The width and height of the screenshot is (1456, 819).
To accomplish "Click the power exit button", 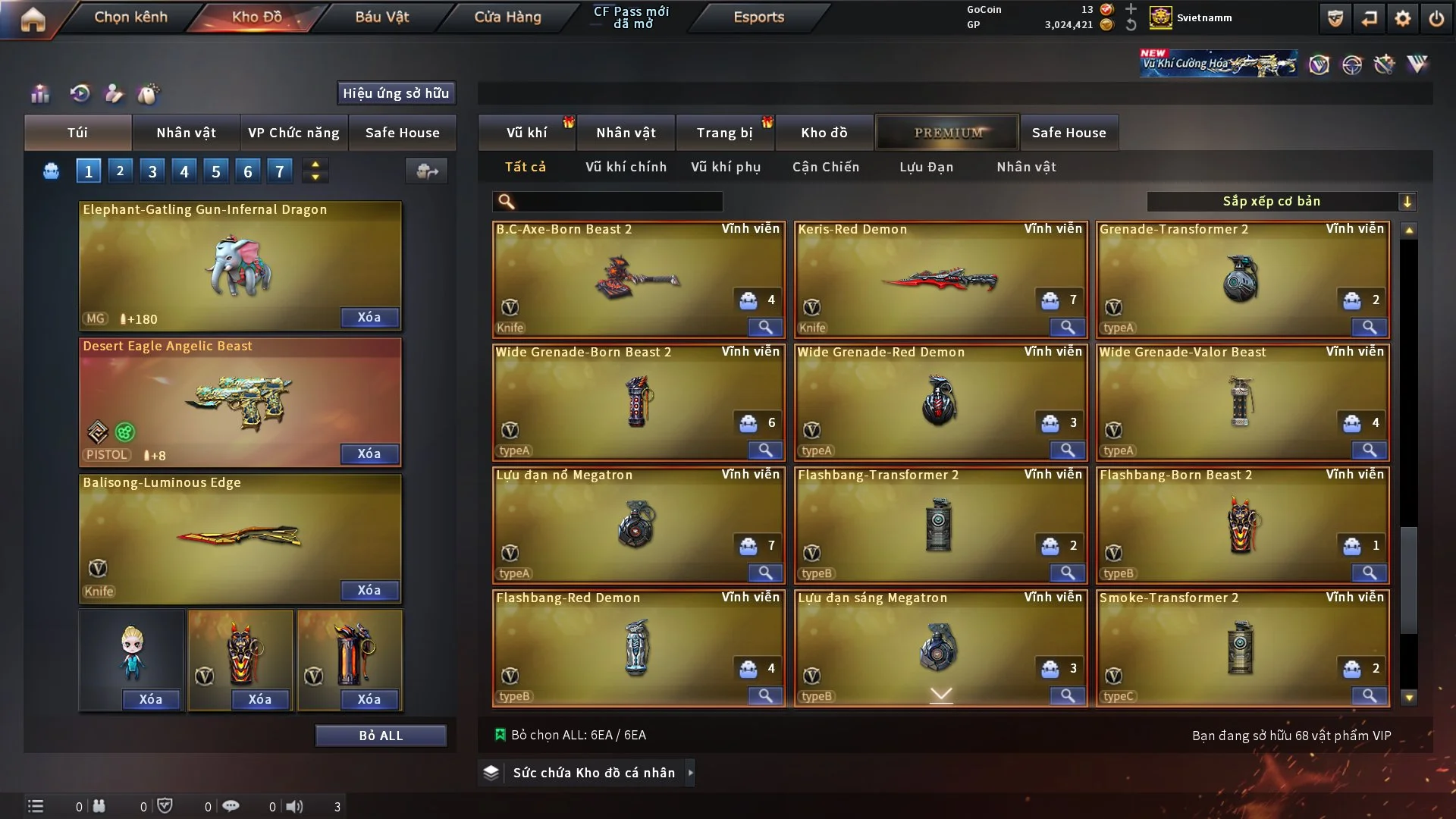I will pyautogui.click(x=1436, y=18).
